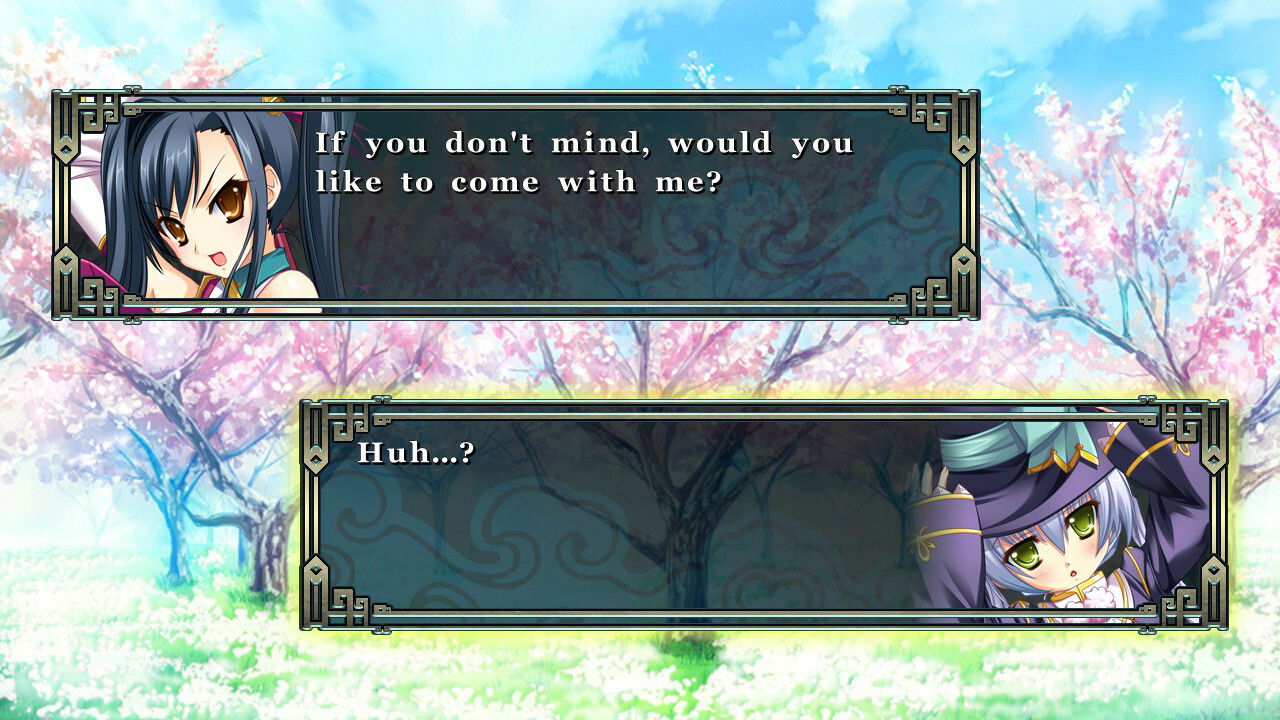Click the "would you like to come" dialogue box

point(516,205)
